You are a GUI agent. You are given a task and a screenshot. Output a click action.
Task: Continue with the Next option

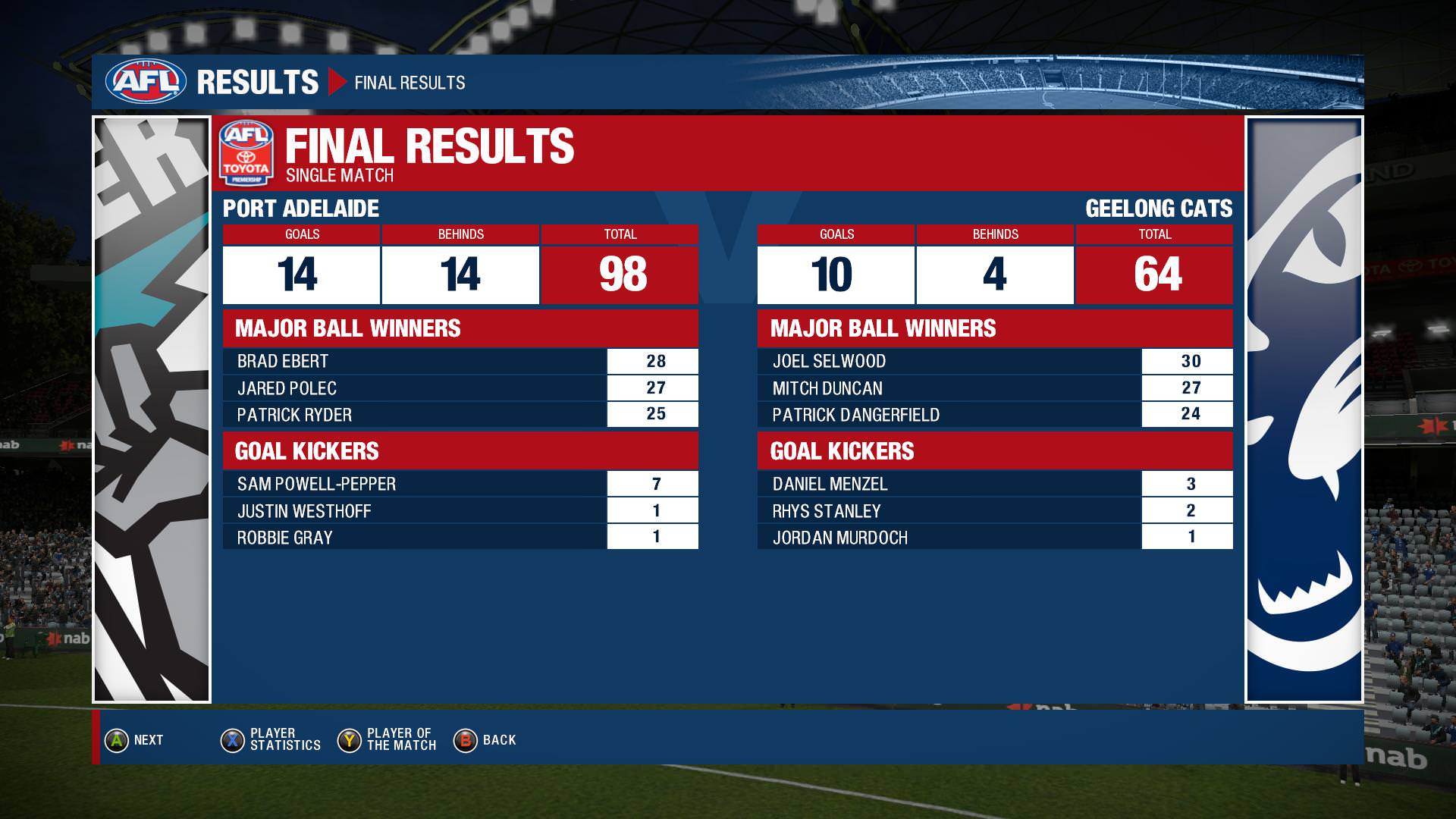click(134, 740)
